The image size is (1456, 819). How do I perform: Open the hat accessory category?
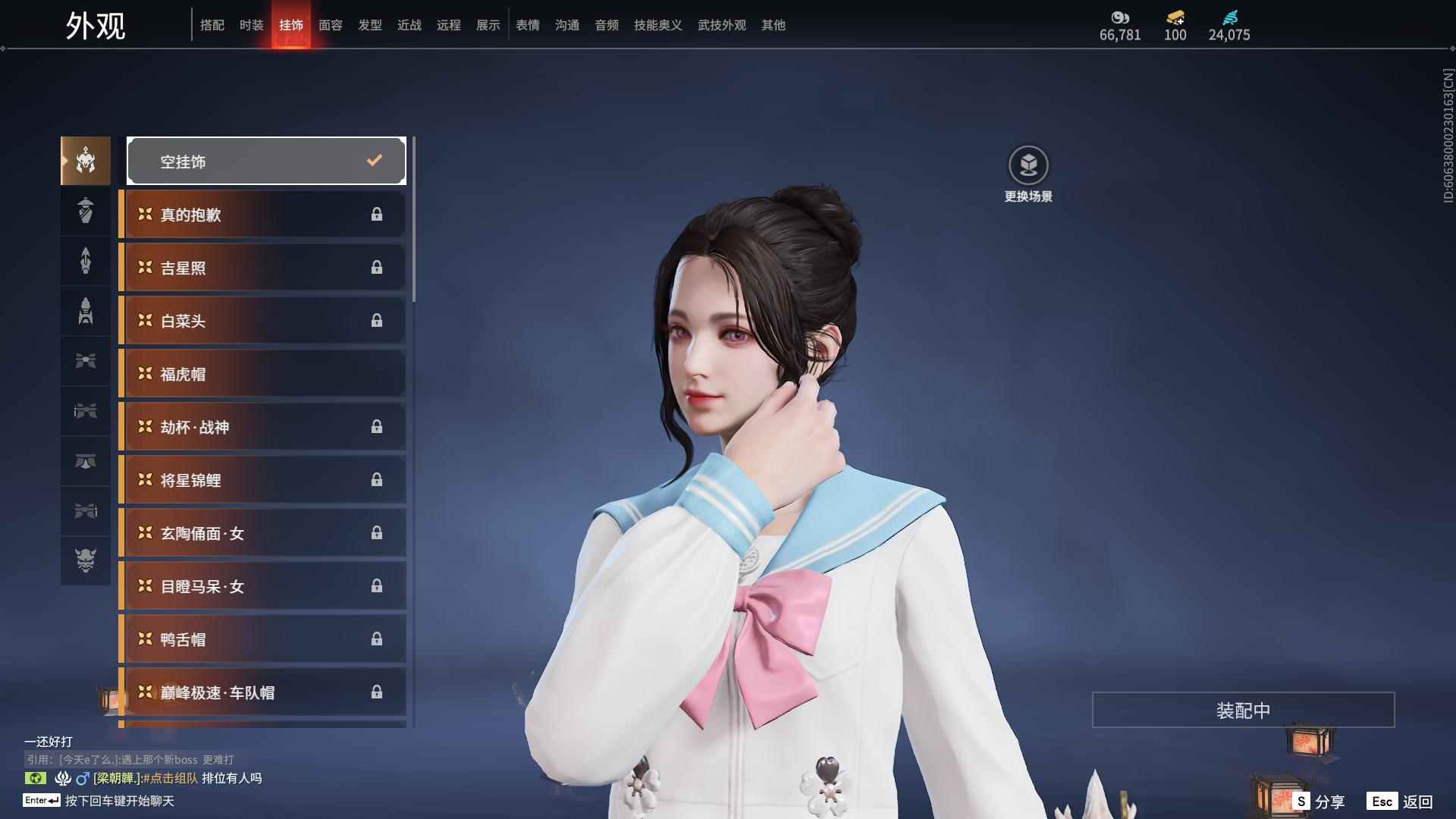(85, 211)
